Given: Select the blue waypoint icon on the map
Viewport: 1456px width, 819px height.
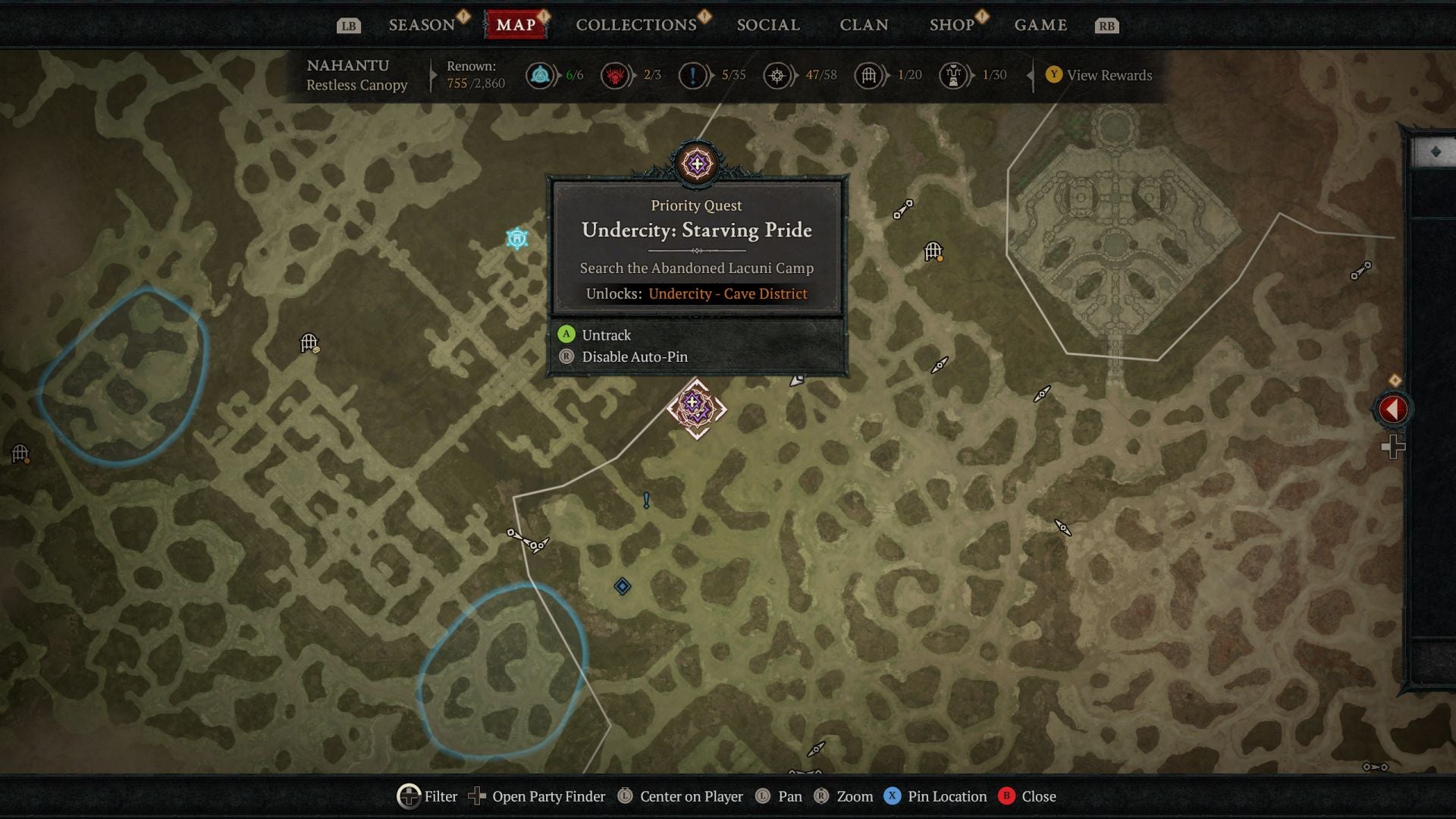Looking at the screenshot, I should (x=516, y=237).
